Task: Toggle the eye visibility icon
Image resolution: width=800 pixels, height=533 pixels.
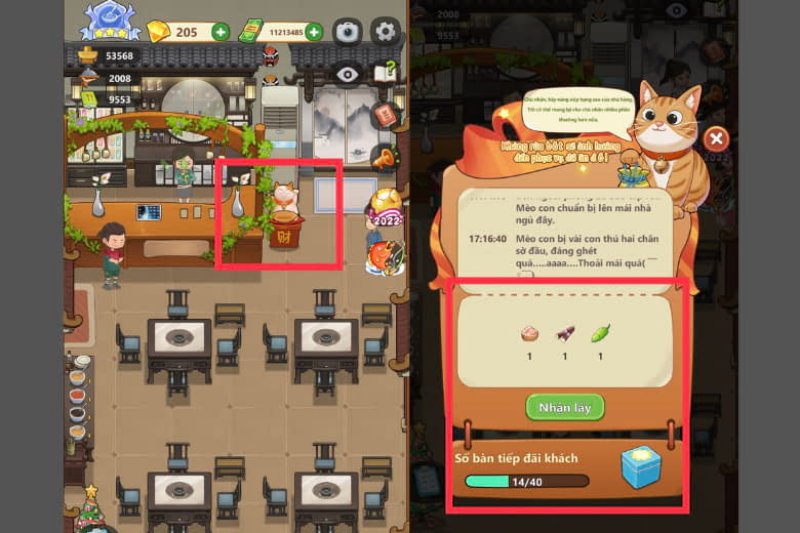Action: click(x=347, y=73)
